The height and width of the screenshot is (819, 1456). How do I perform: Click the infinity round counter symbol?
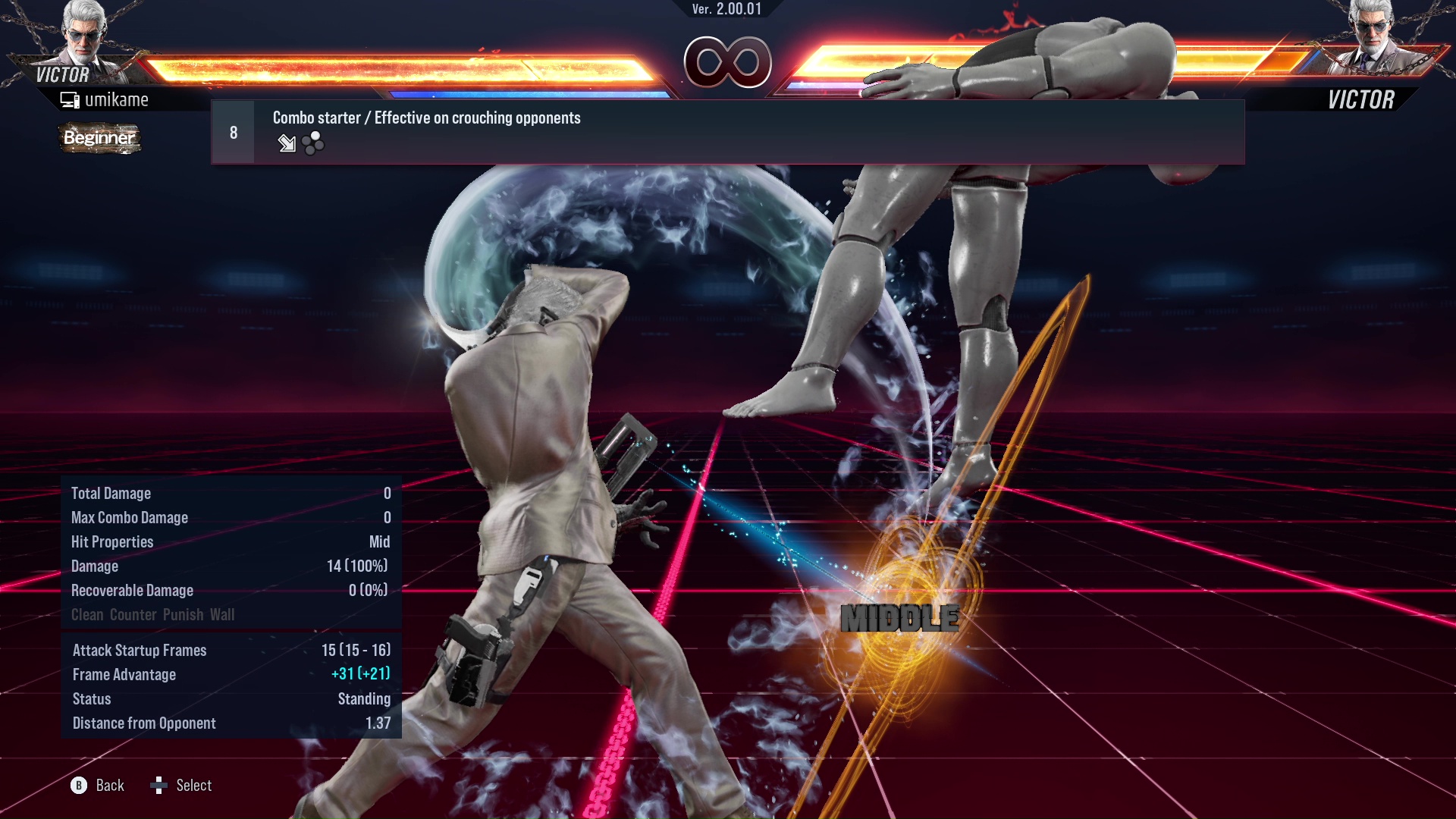[x=727, y=63]
